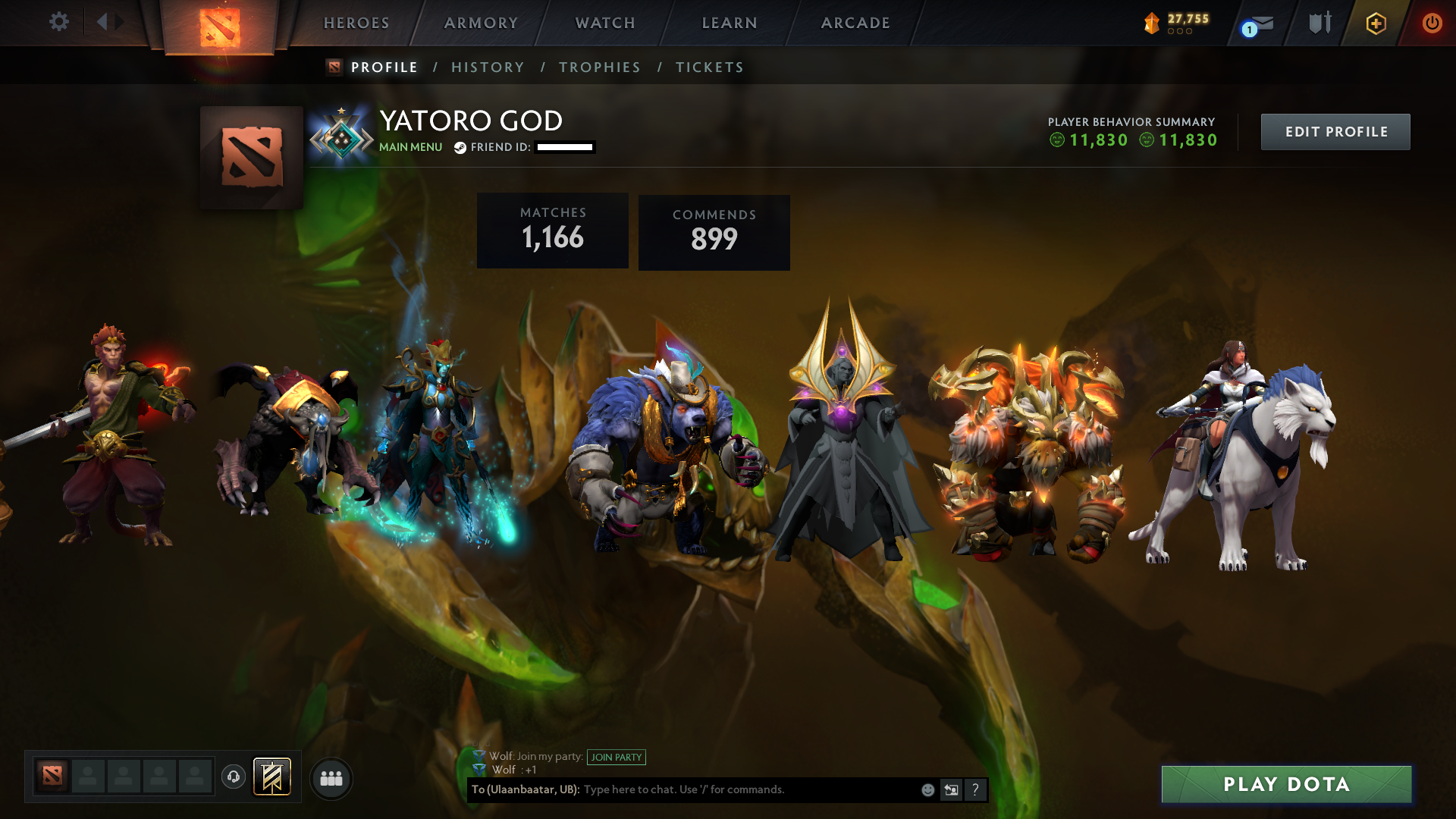Click the profile avatar thumbnail

[x=251, y=157]
